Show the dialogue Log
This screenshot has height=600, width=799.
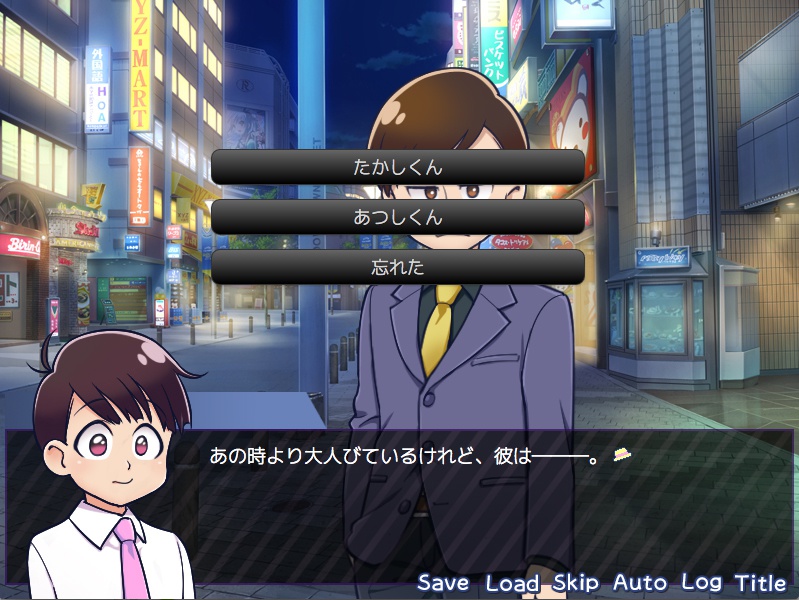click(x=702, y=582)
